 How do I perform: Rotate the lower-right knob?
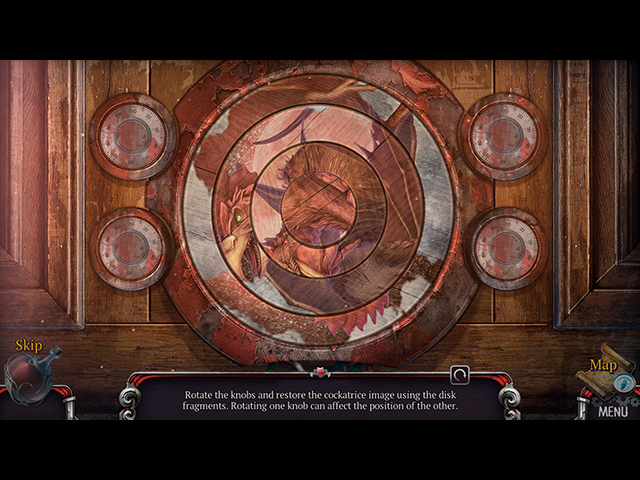[506, 248]
